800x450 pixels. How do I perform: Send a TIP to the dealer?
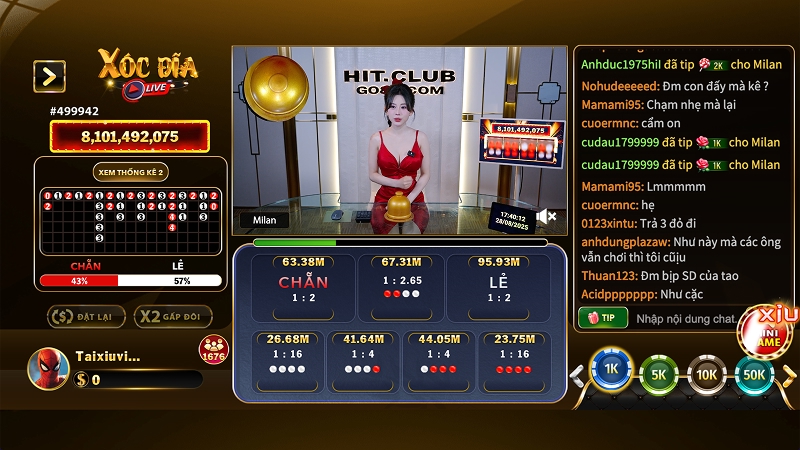click(602, 318)
